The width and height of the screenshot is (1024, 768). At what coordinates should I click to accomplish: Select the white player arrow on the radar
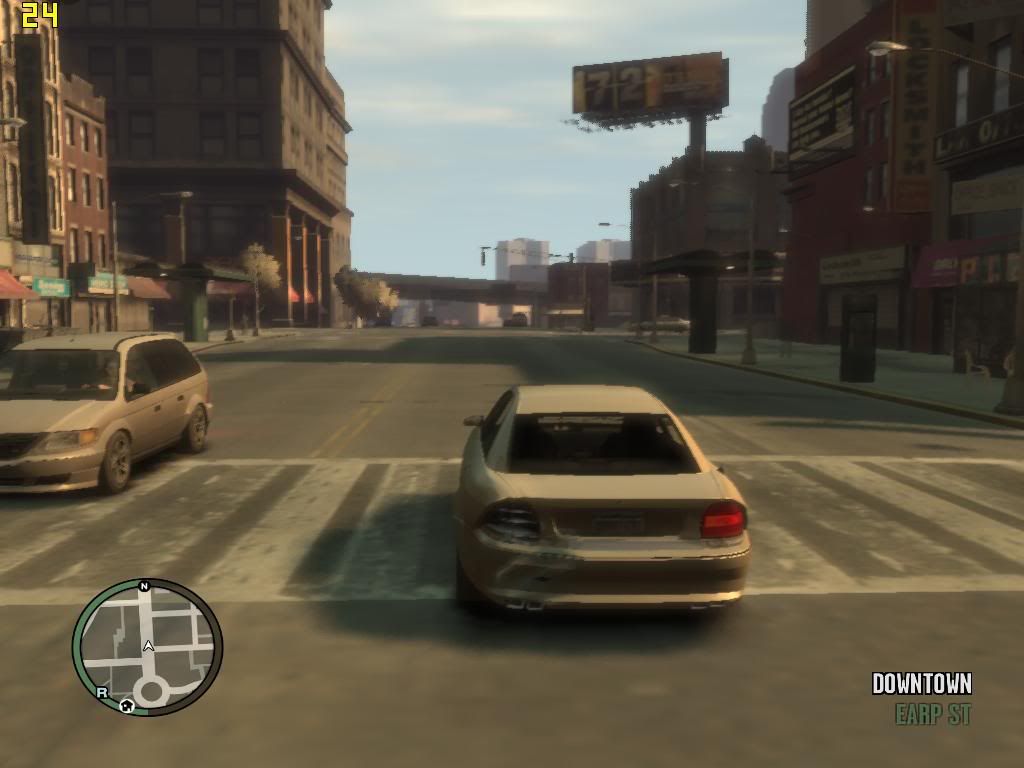coord(148,646)
